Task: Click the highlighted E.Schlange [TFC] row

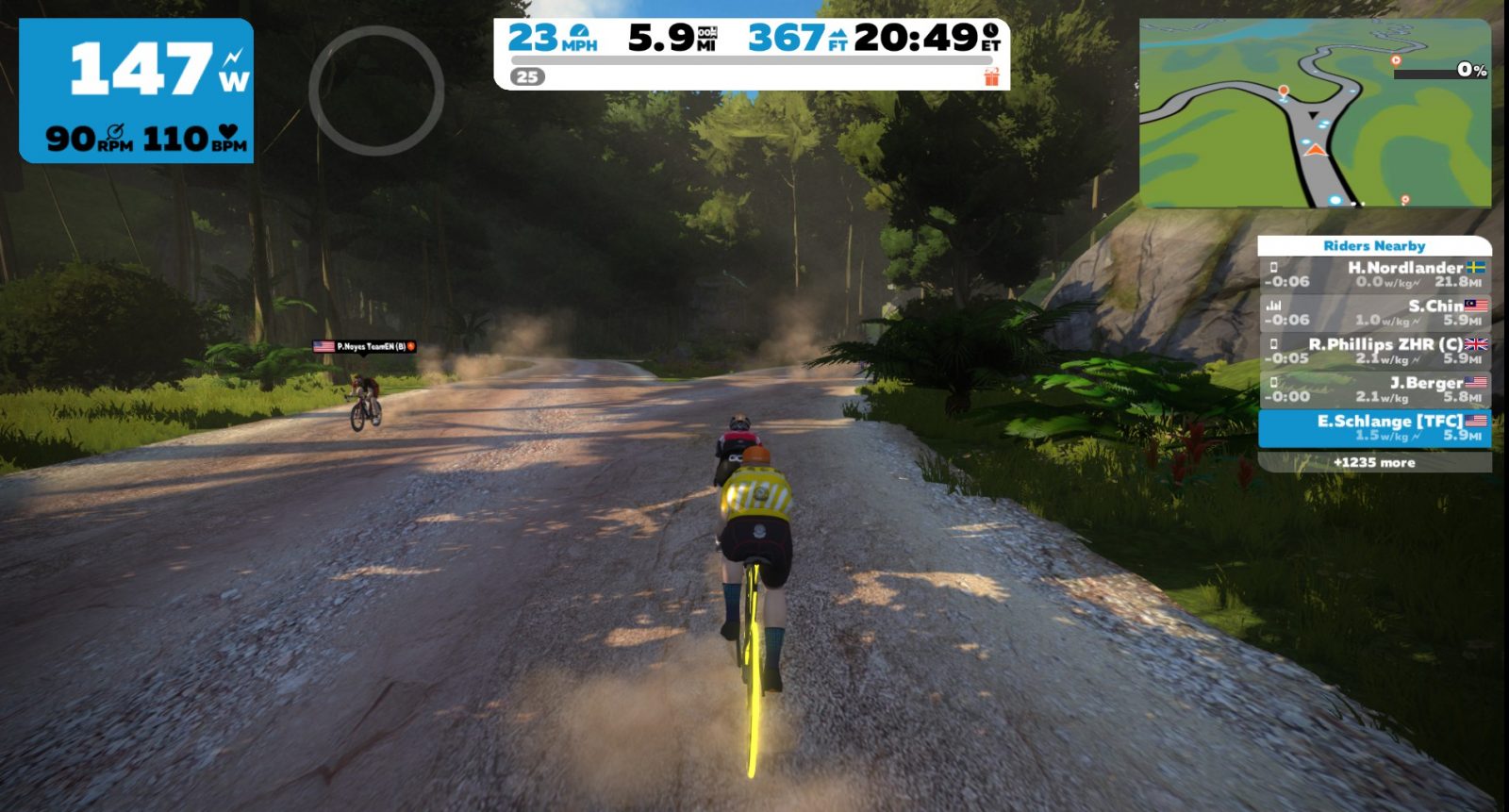Action: 1374,427
